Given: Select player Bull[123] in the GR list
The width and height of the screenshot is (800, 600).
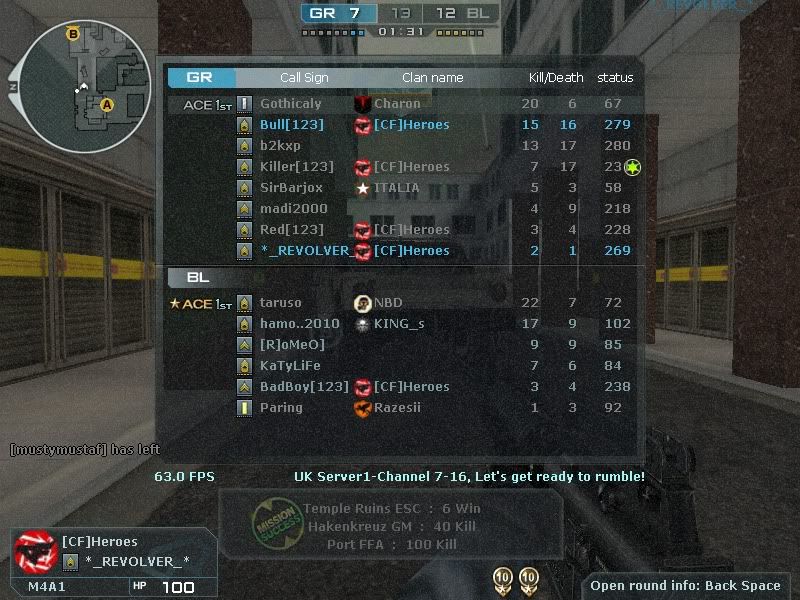Looking at the screenshot, I should click(x=291, y=125).
